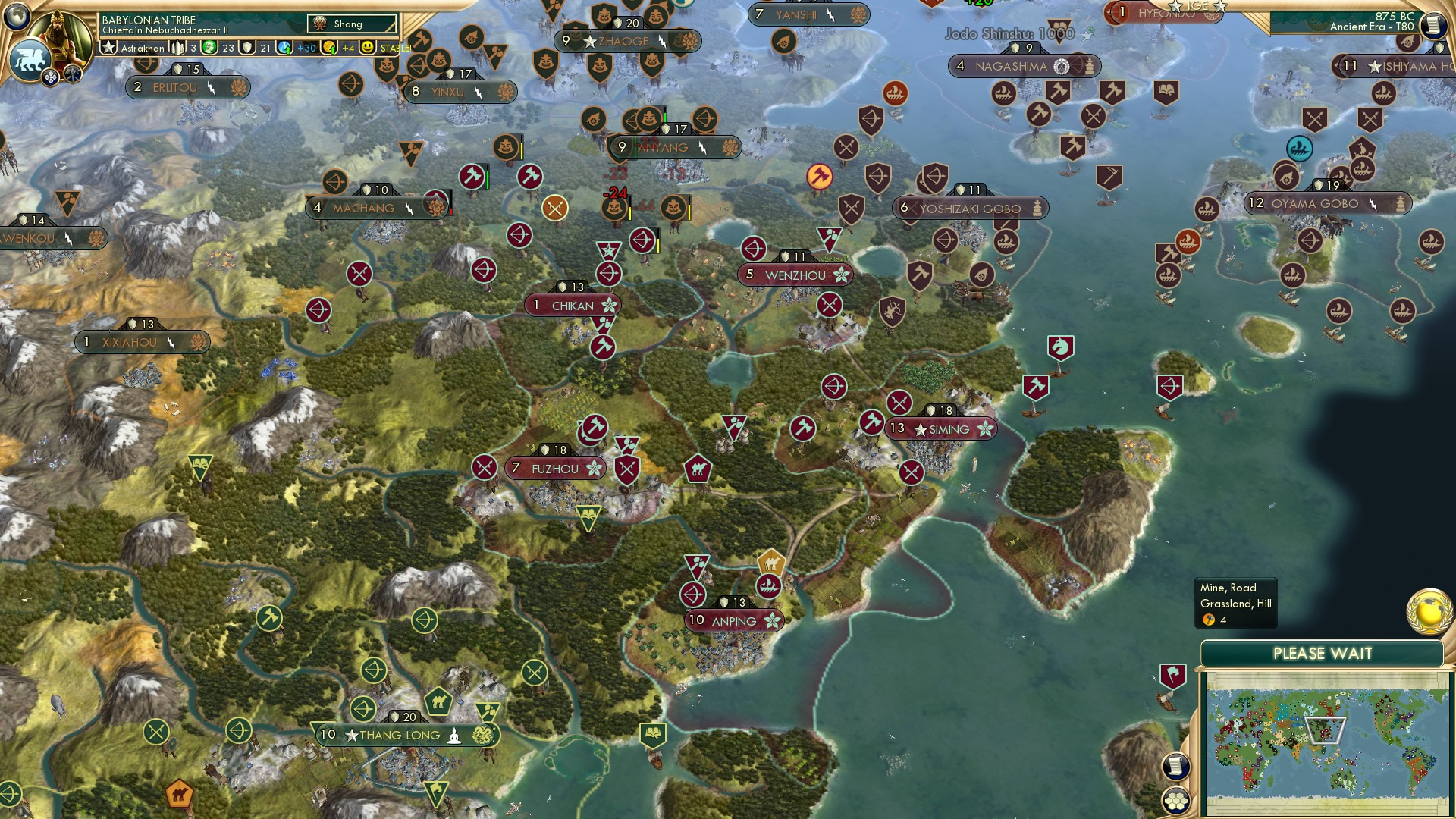Click the globe button in top-left corner
This screenshot has width=1456, height=819.
[17, 16]
